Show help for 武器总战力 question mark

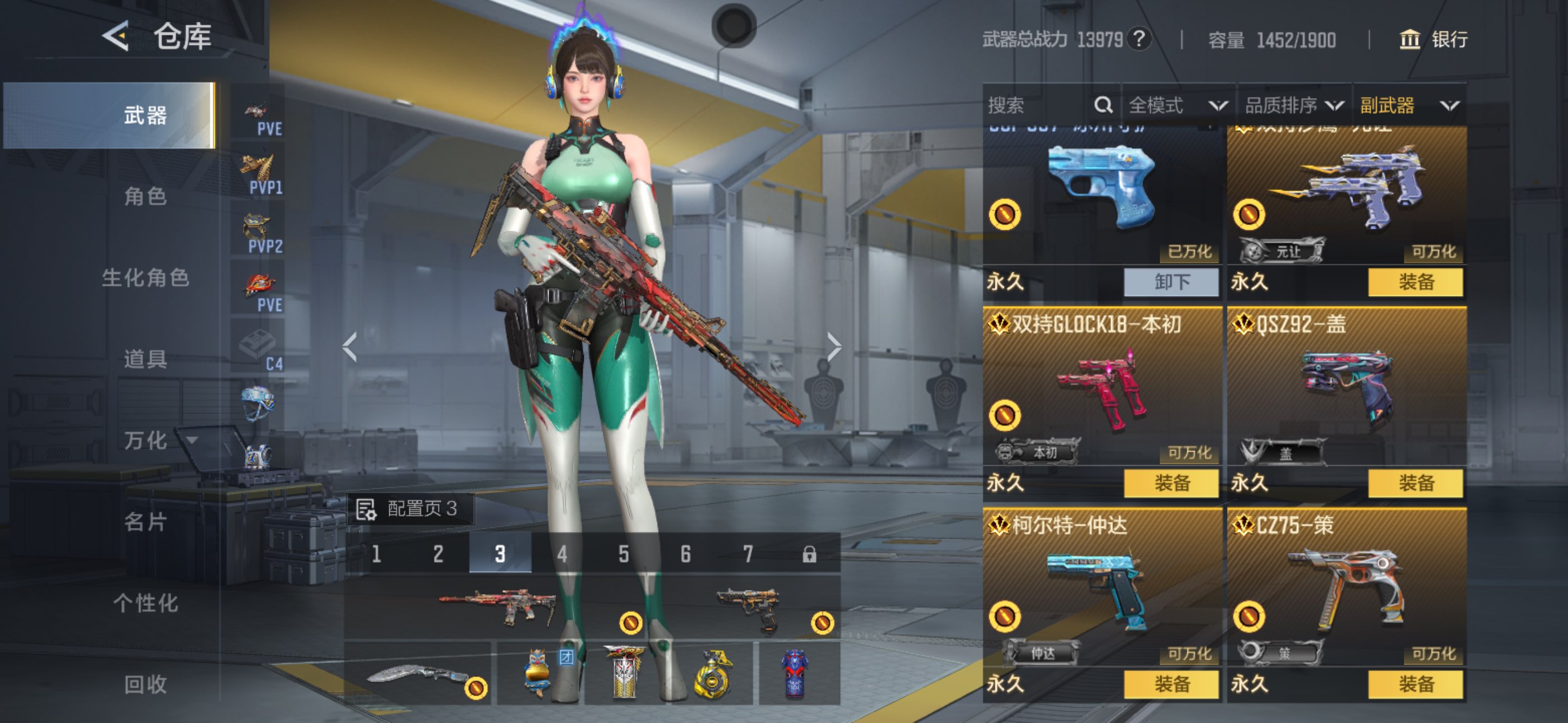tap(1139, 39)
